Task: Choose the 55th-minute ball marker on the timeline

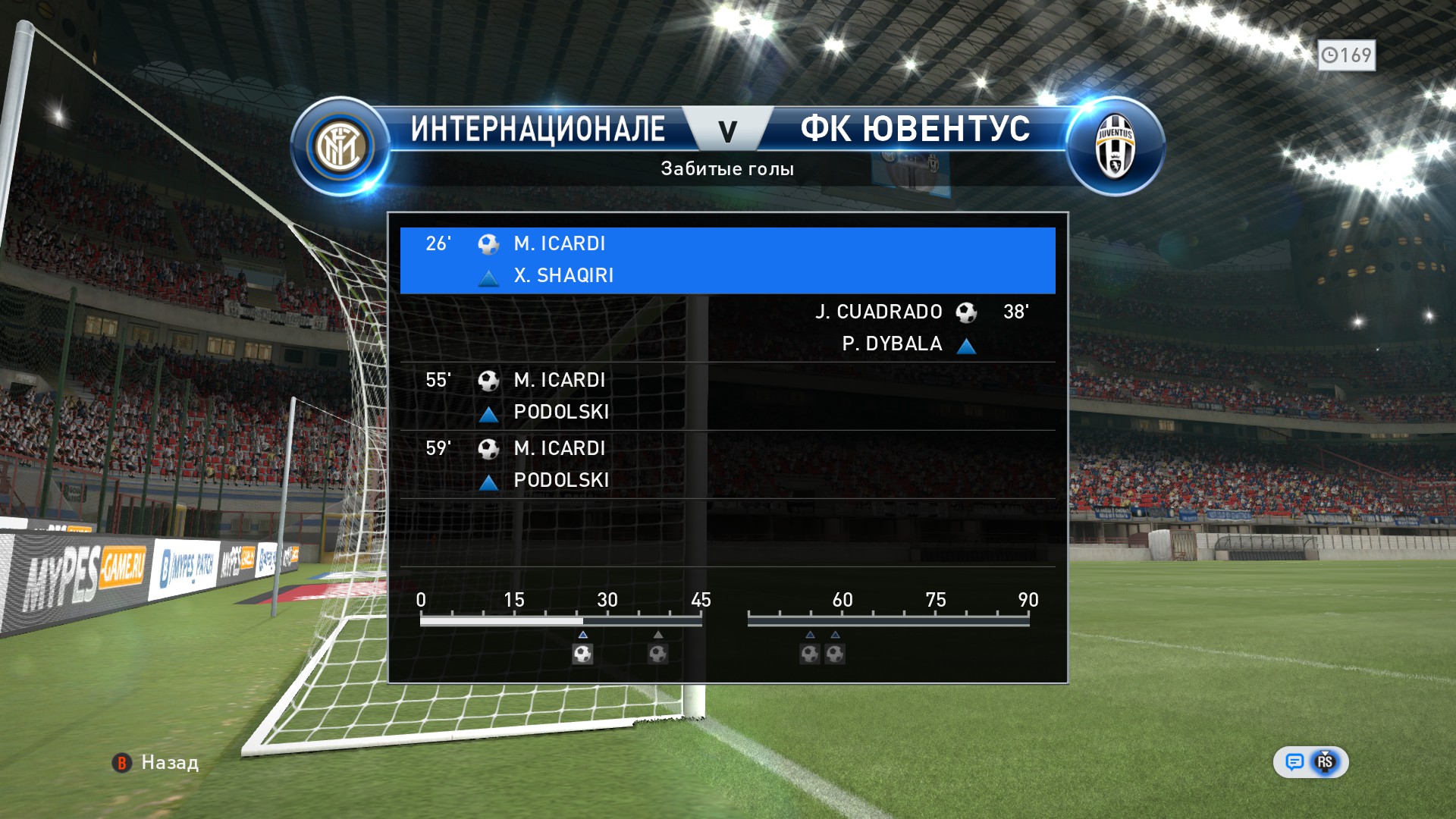Action: 810,654
